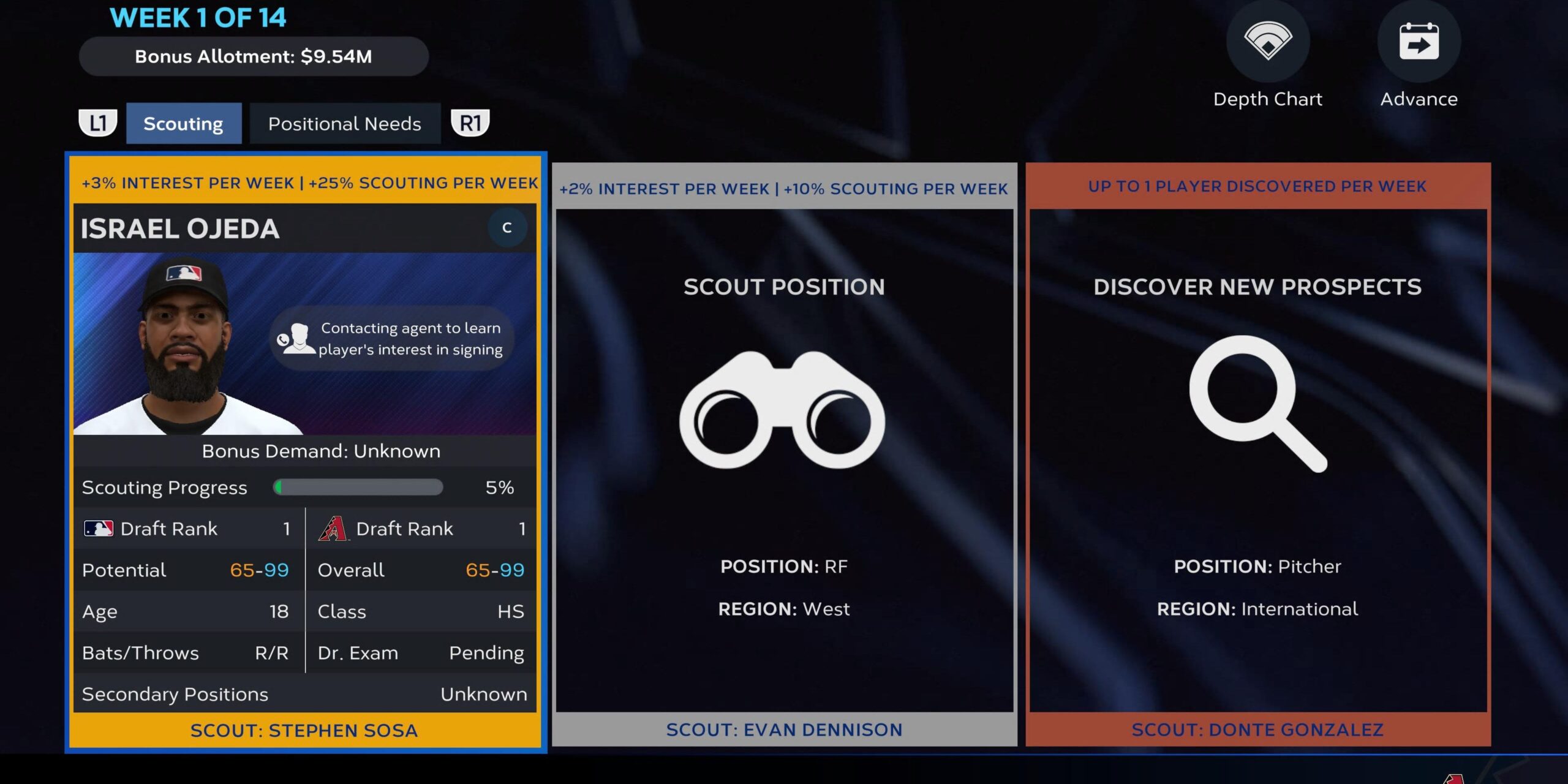Open the Positional Needs tab
The height and width of the screenshot is (784, 1568).
pos(344,124)
